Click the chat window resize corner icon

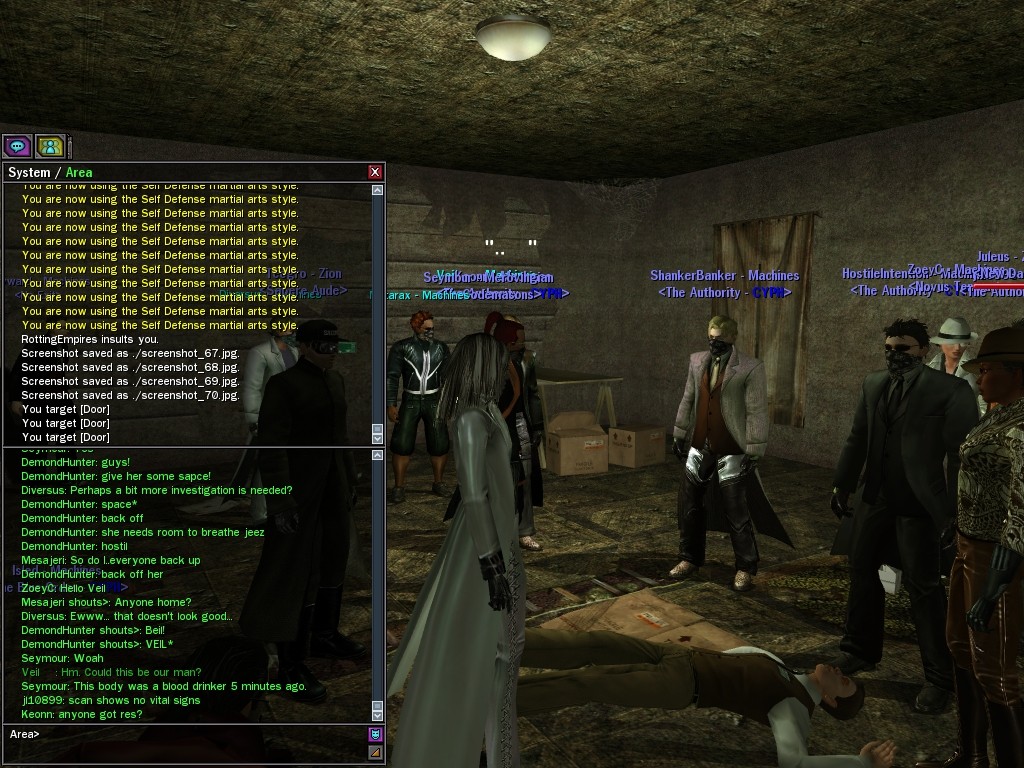376,752
